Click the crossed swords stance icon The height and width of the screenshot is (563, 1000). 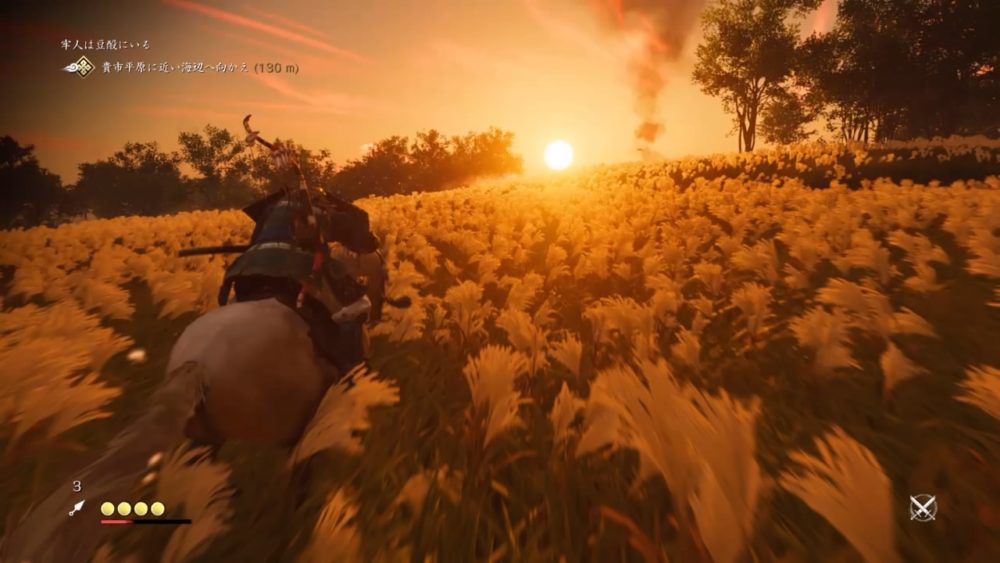tap(922, 508)
